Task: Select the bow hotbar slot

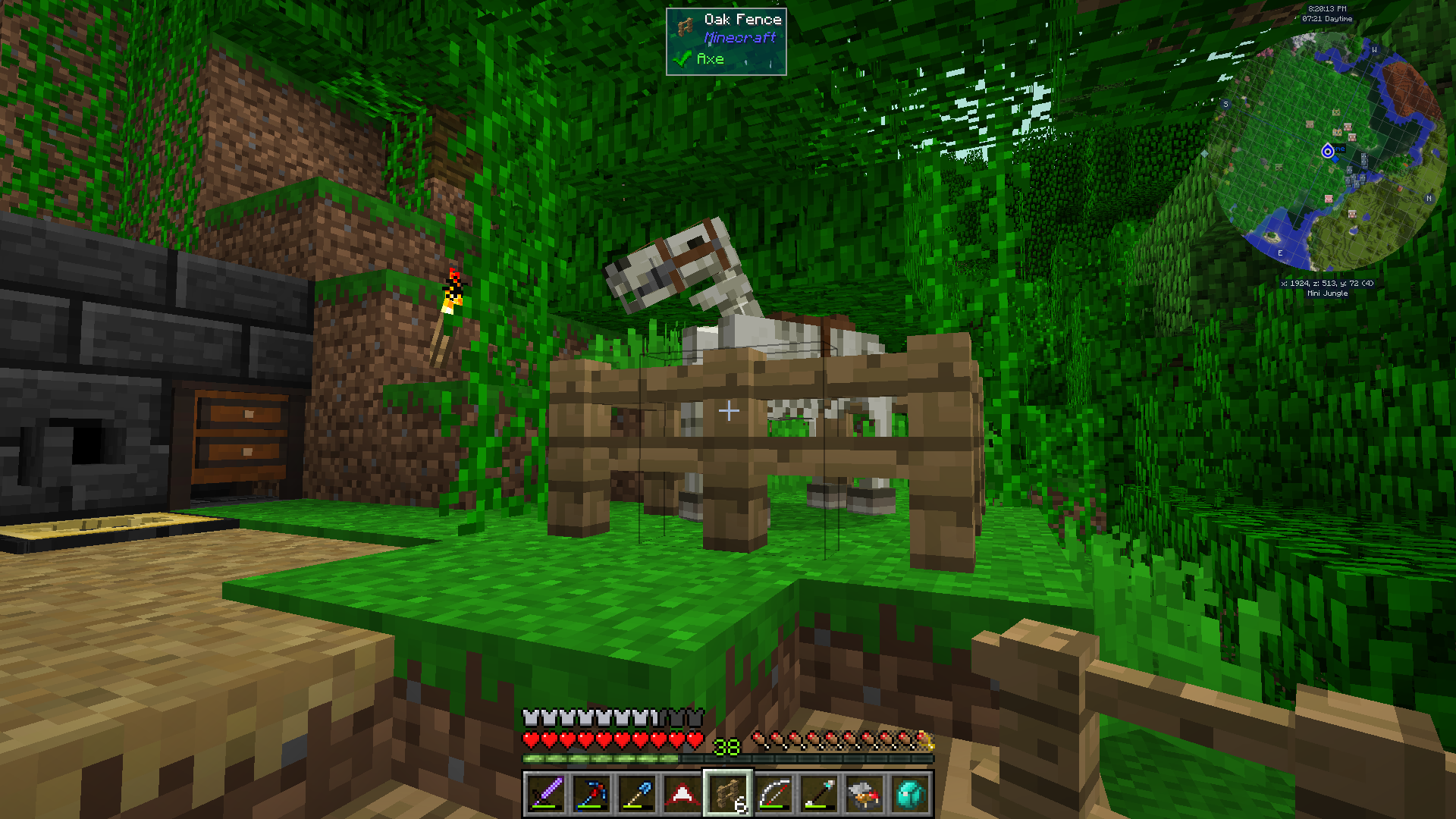Action: coord(773,794)
